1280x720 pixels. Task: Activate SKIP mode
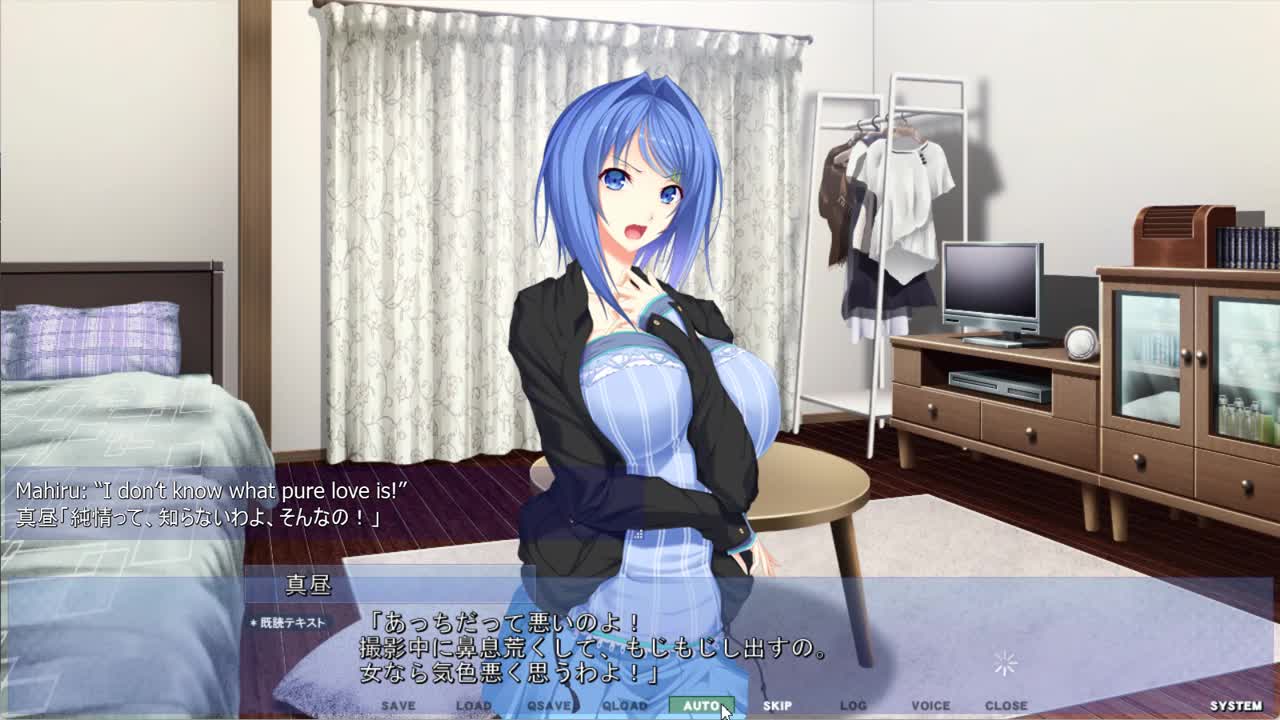(x=777, y=706)
